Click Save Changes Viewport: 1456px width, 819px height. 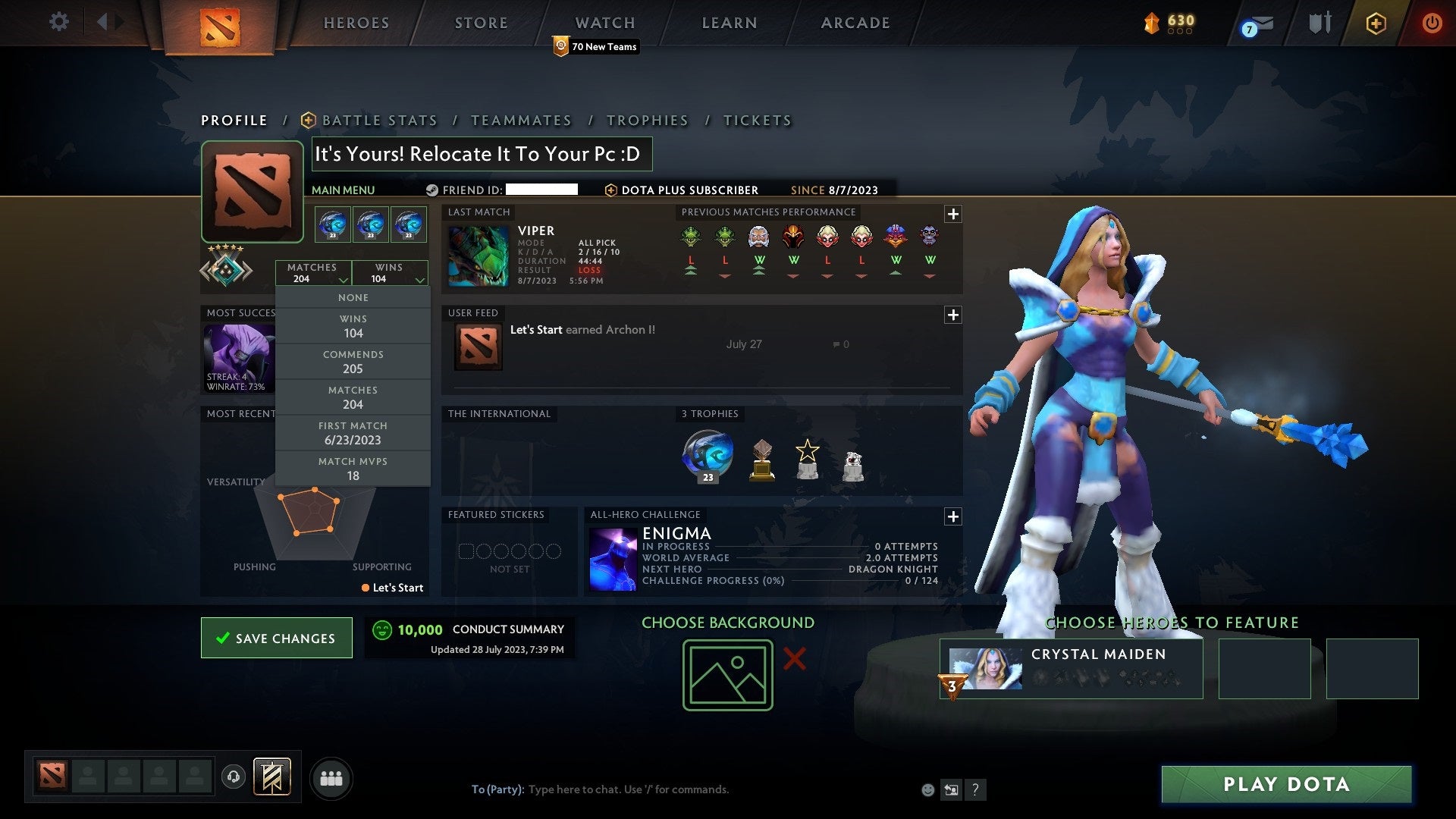pyautogui.click(x=276, y=638)
